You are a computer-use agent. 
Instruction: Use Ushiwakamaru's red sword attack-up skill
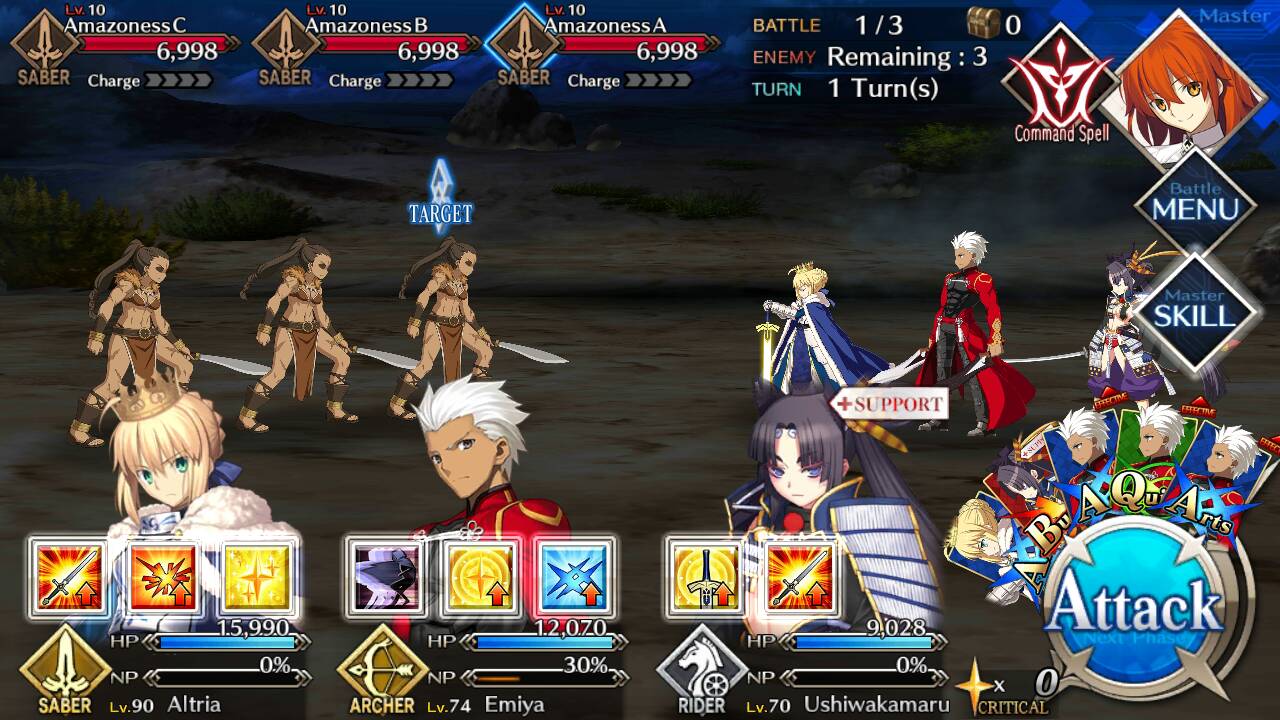point(800,578)
